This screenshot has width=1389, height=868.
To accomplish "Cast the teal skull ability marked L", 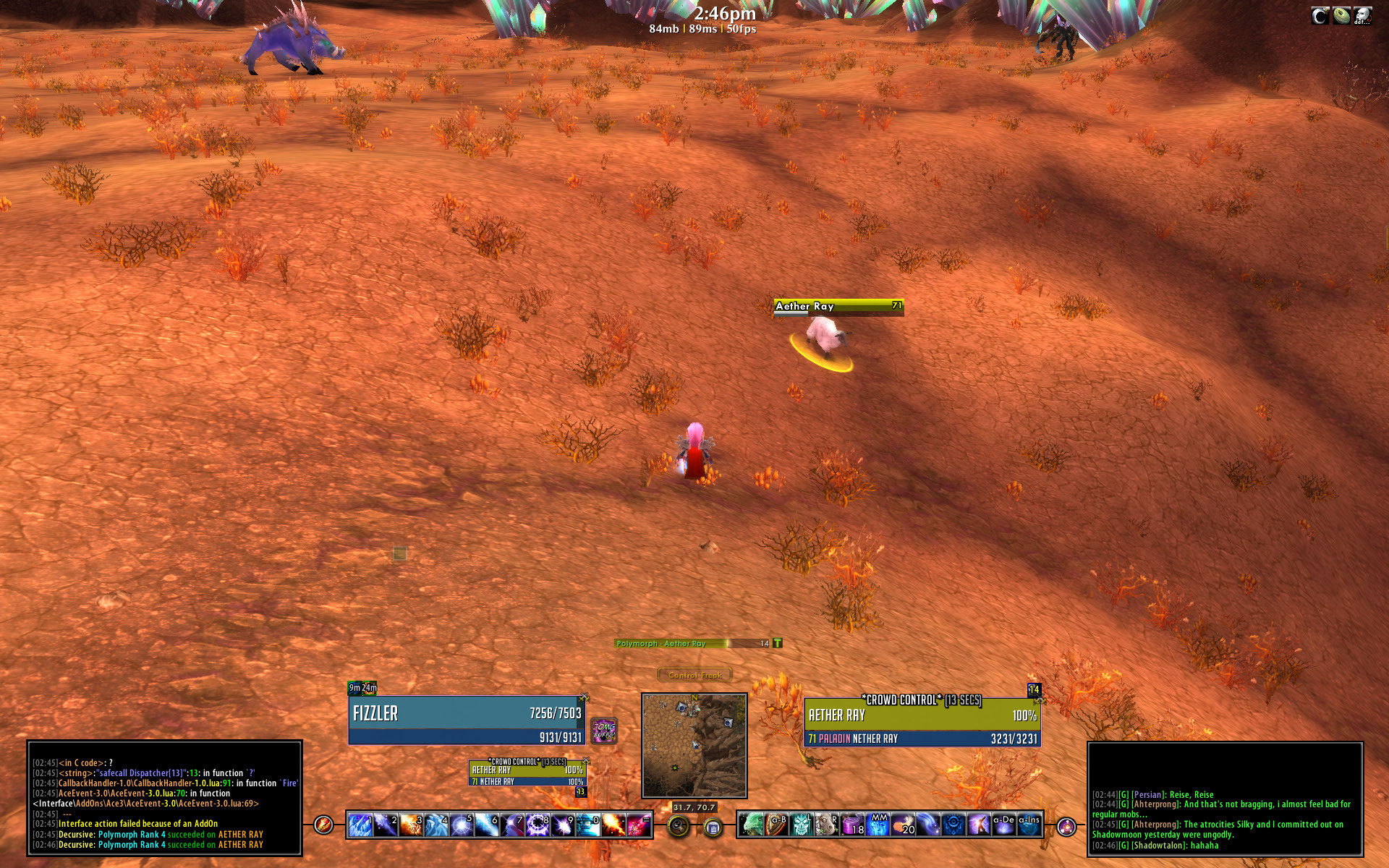I will coord(802,825).
